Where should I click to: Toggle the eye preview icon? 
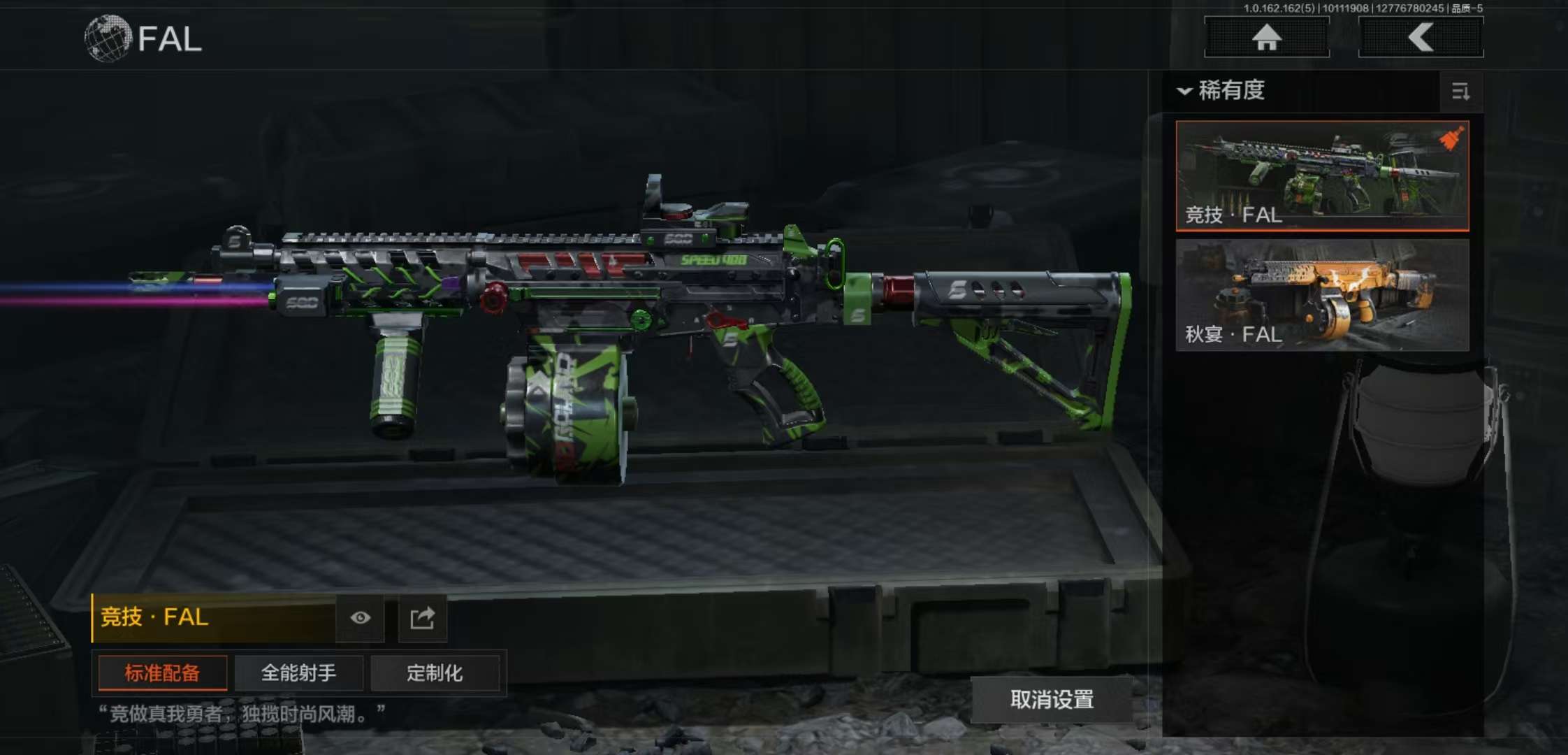[360, 618]
